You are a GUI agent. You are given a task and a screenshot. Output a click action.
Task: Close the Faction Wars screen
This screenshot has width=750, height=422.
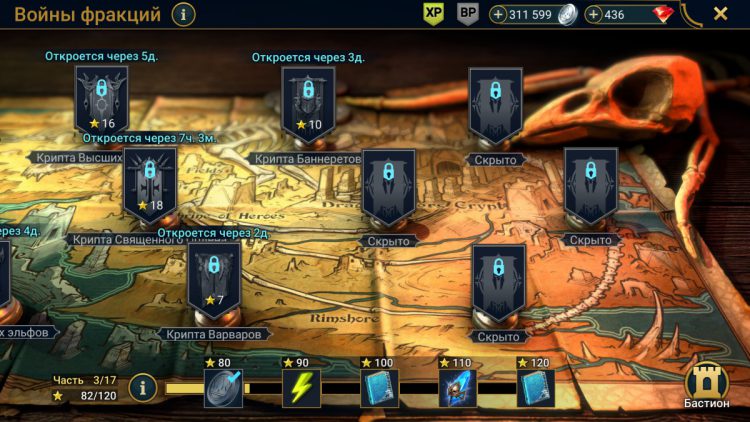[720, 14]
